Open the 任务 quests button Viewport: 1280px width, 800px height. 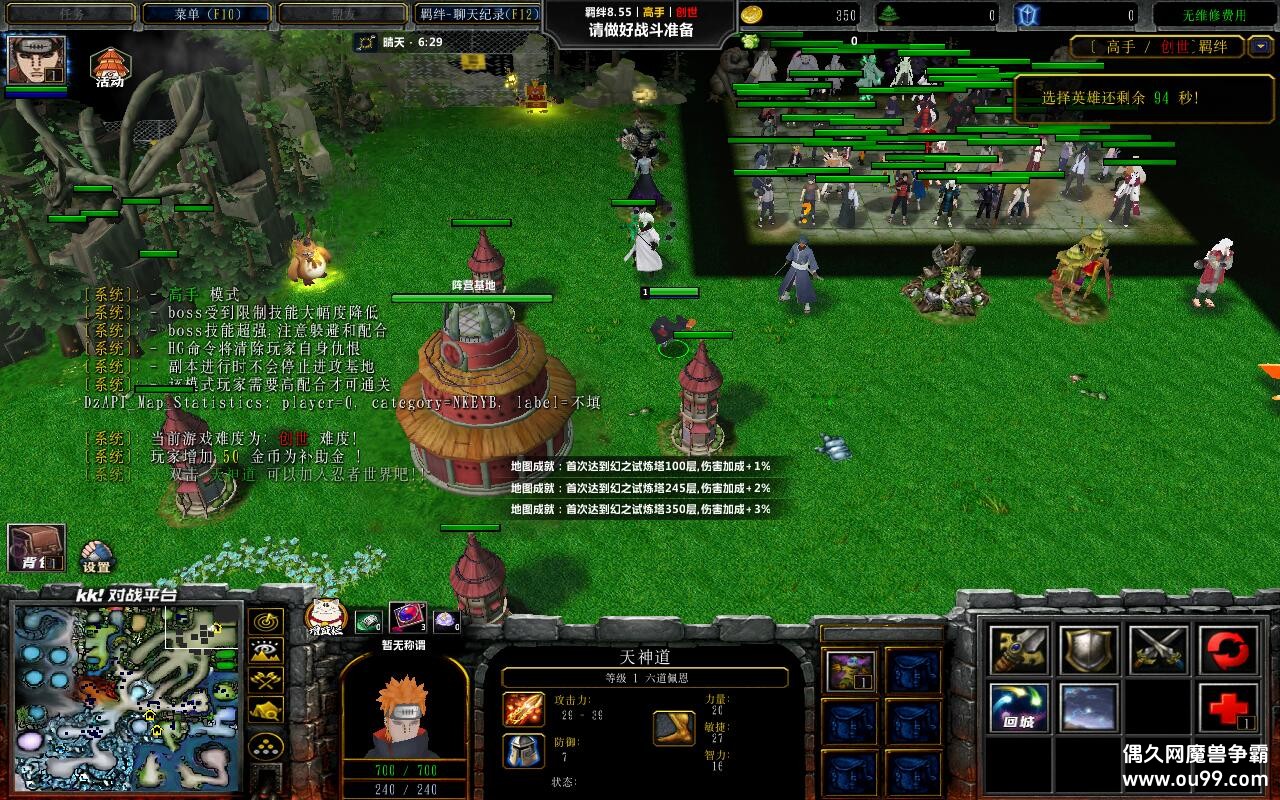coord(70,14)
